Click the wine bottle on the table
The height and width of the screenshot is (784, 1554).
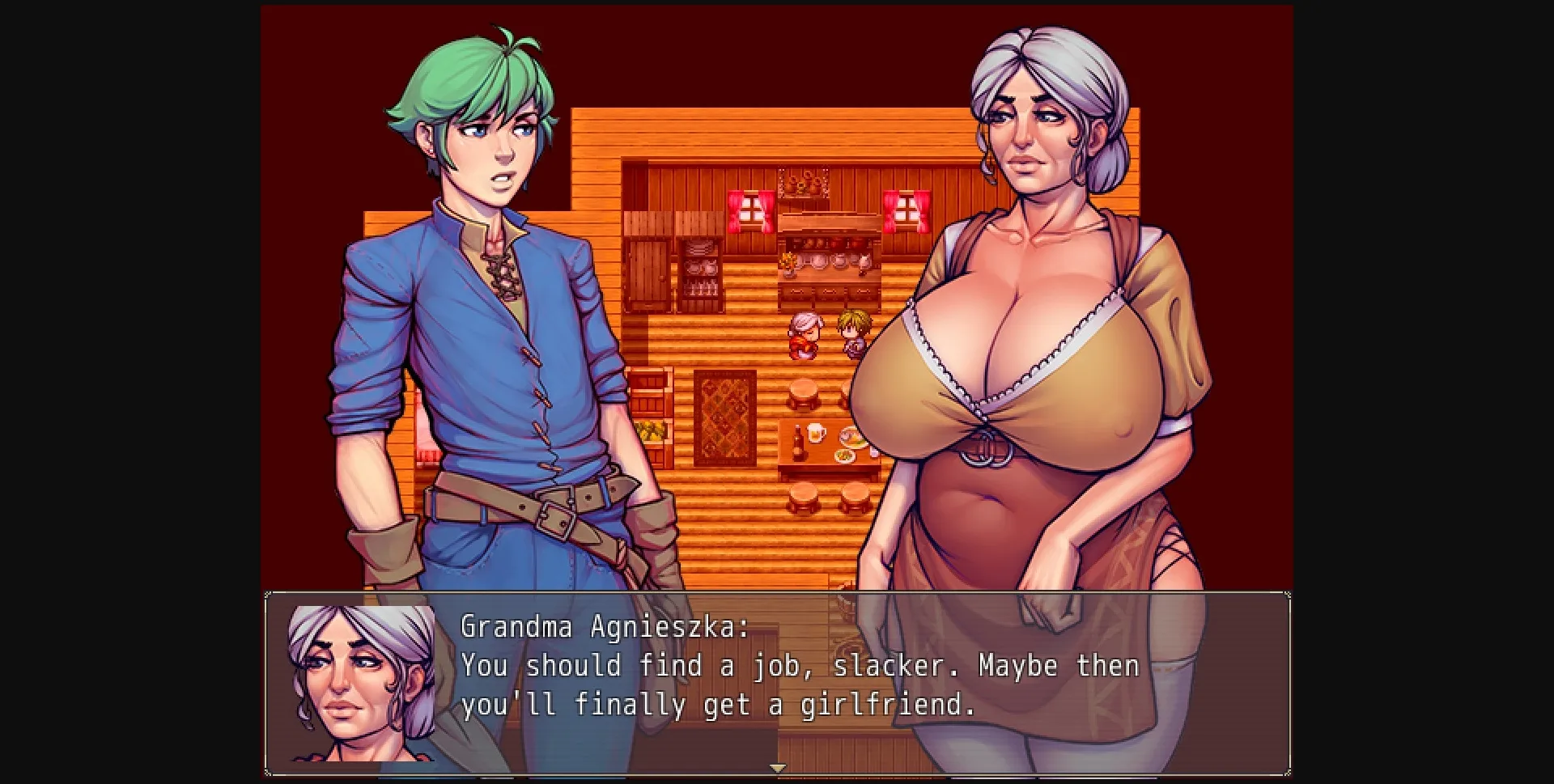(797, 443)
